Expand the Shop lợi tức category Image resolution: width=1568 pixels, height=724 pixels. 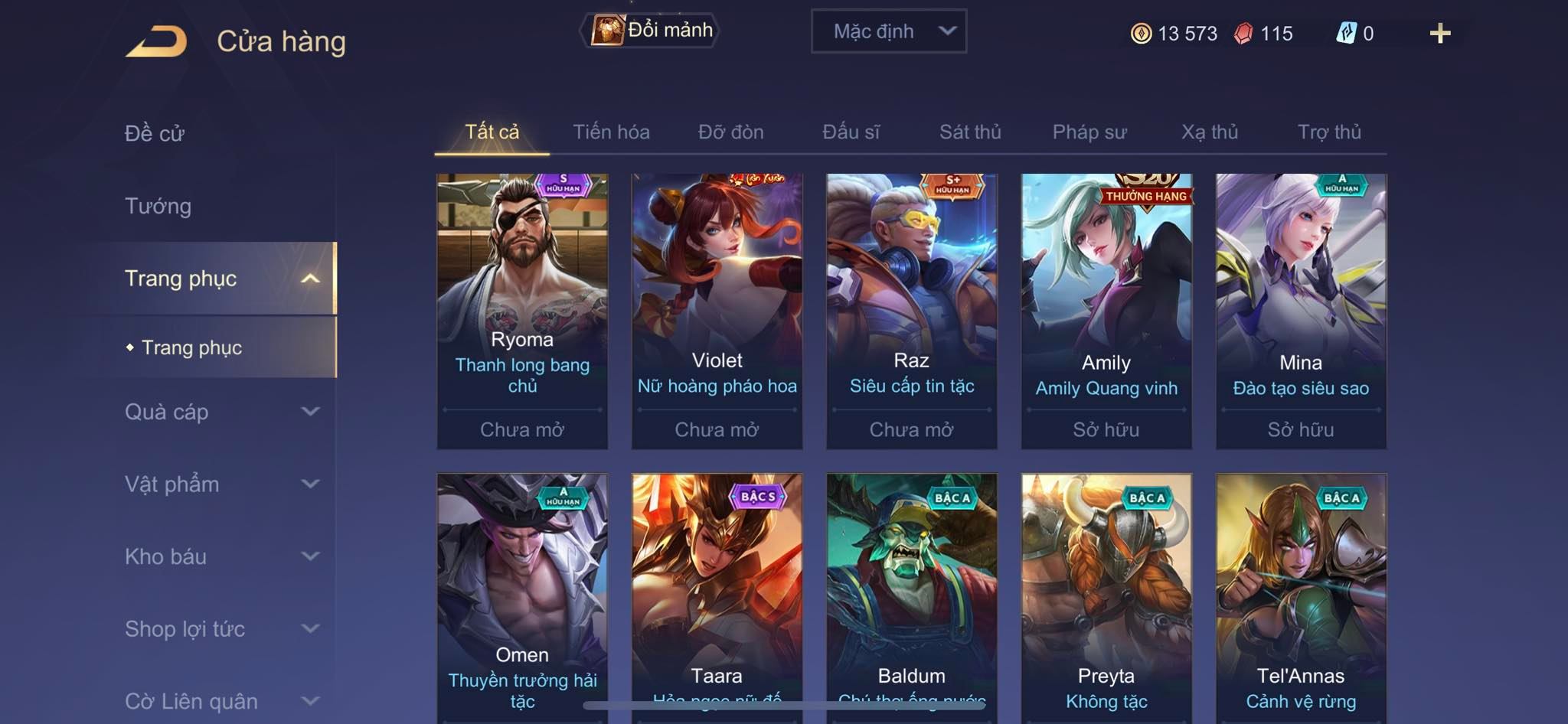point(220,629)
